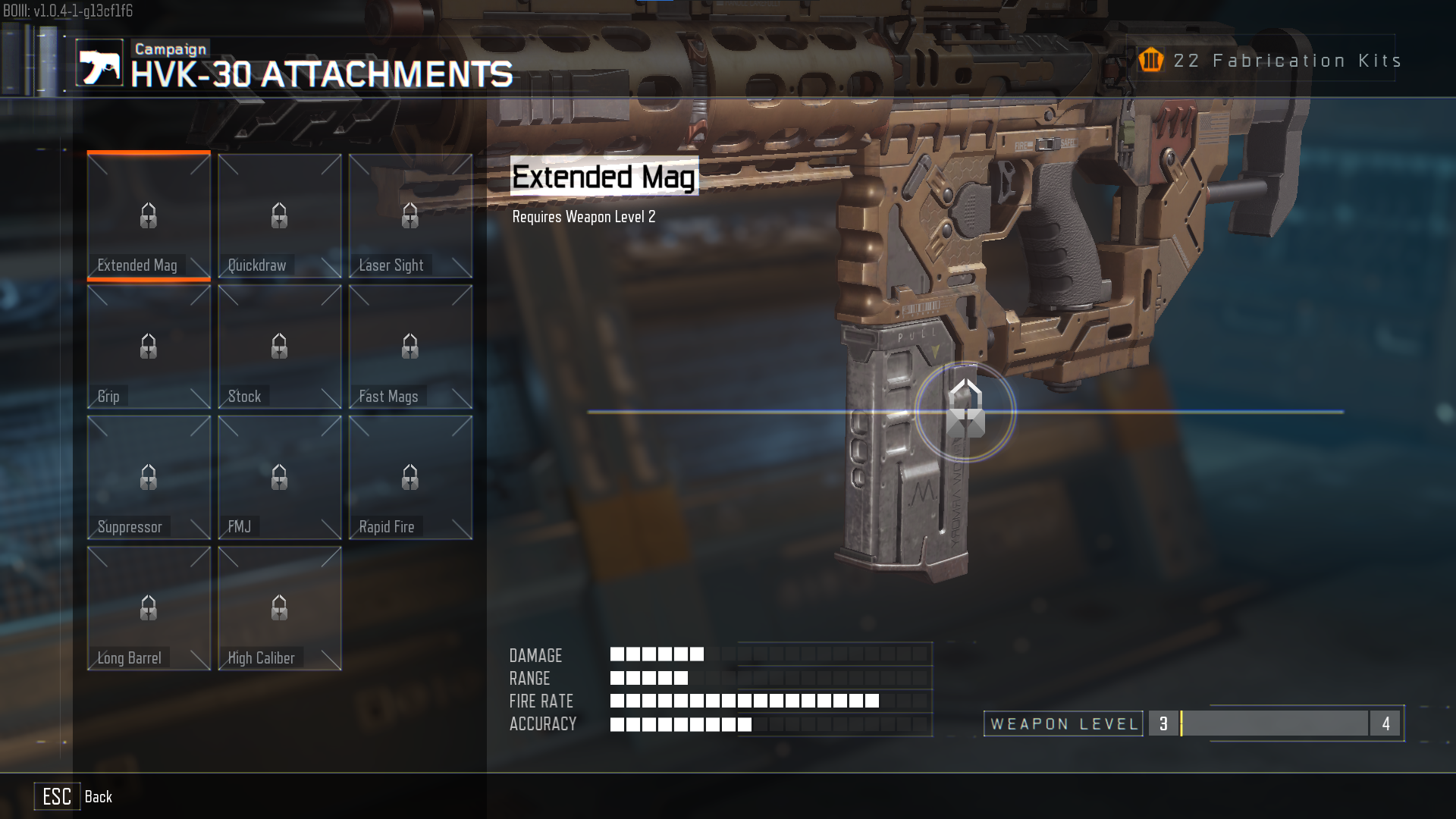
Task: Select the Extended Mag attachment slot
Action: coord(149,216)
